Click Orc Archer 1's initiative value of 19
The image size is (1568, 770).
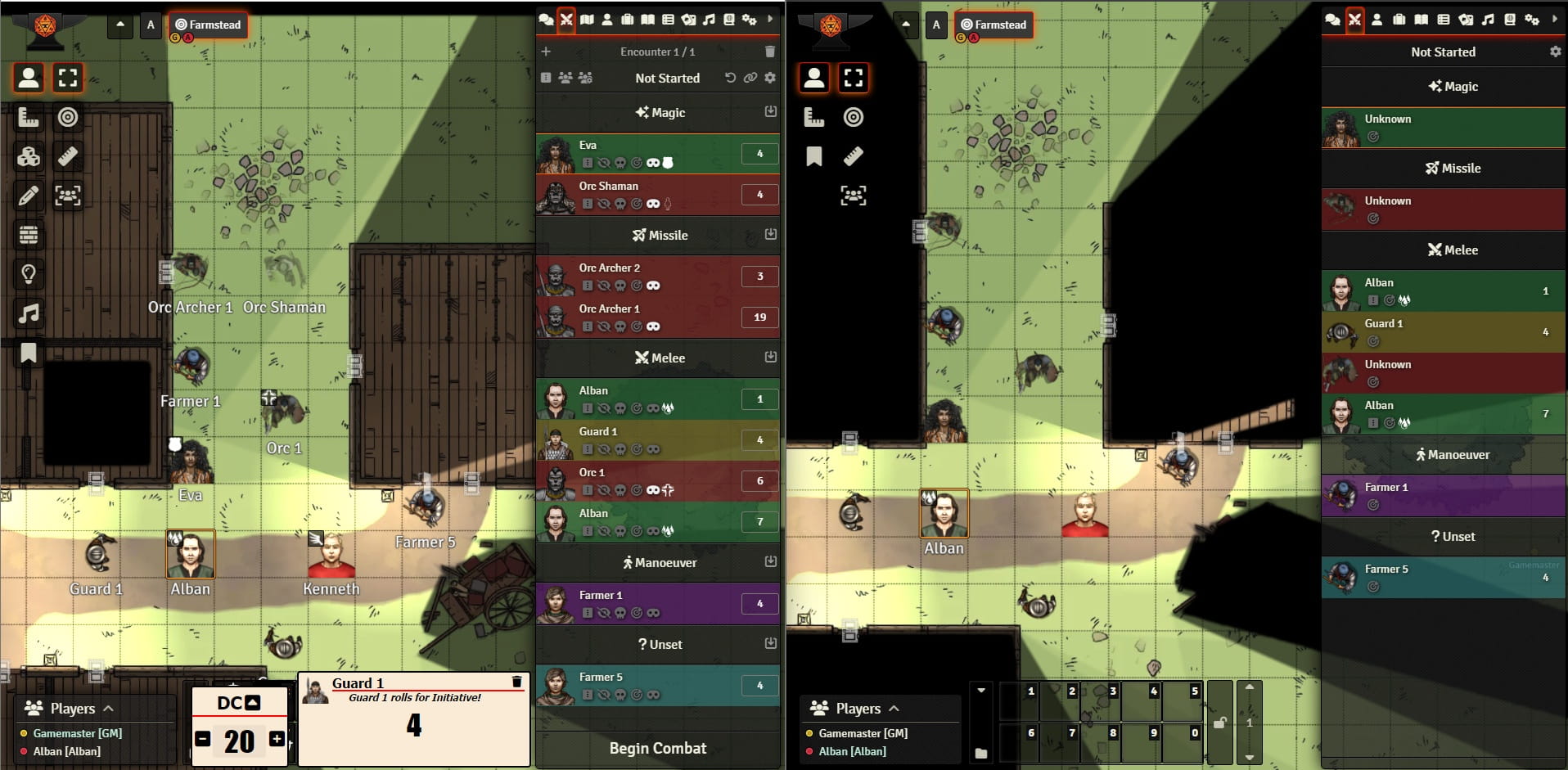[x=759, y=317]
